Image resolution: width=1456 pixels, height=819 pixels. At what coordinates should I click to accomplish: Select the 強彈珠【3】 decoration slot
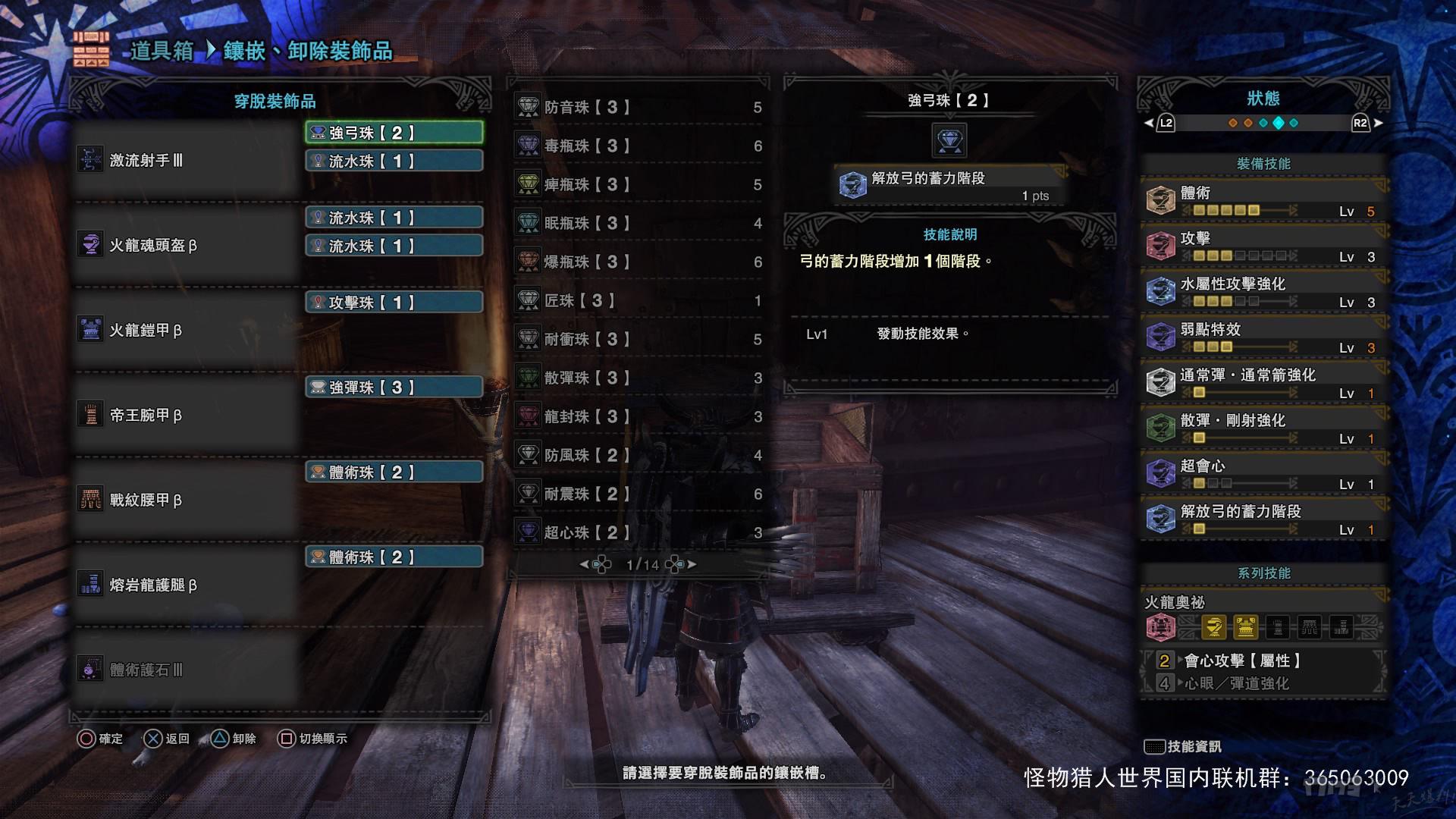[x=394, y=387]
